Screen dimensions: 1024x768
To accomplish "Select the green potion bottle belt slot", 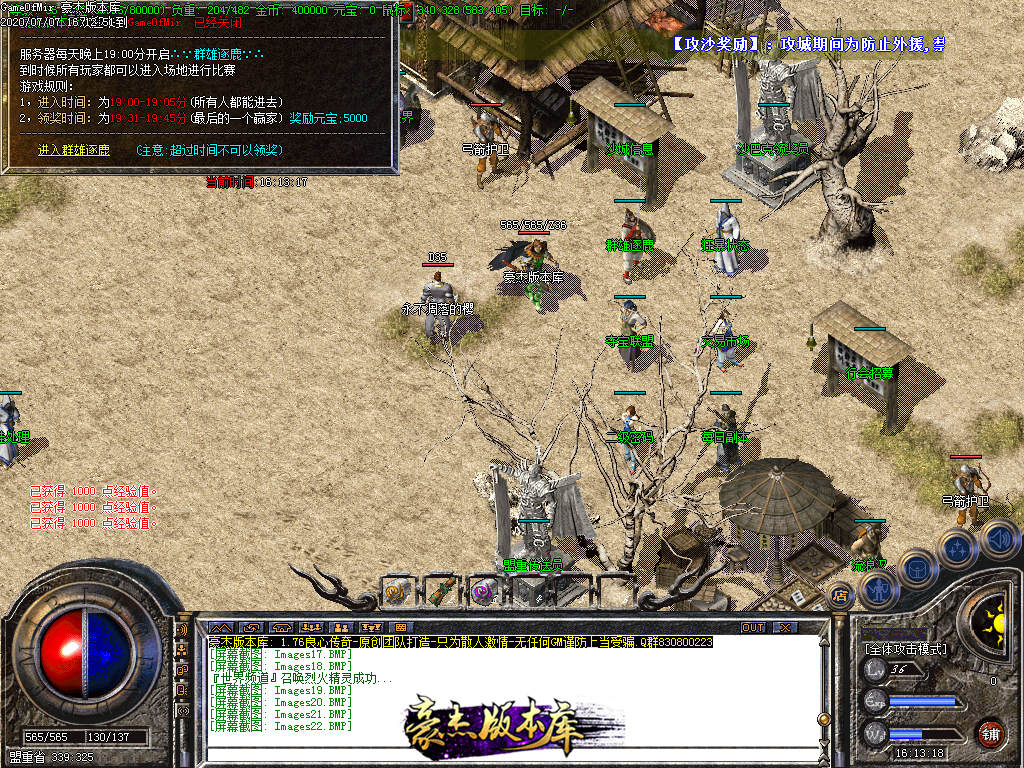I will click(x=440, y=591).
